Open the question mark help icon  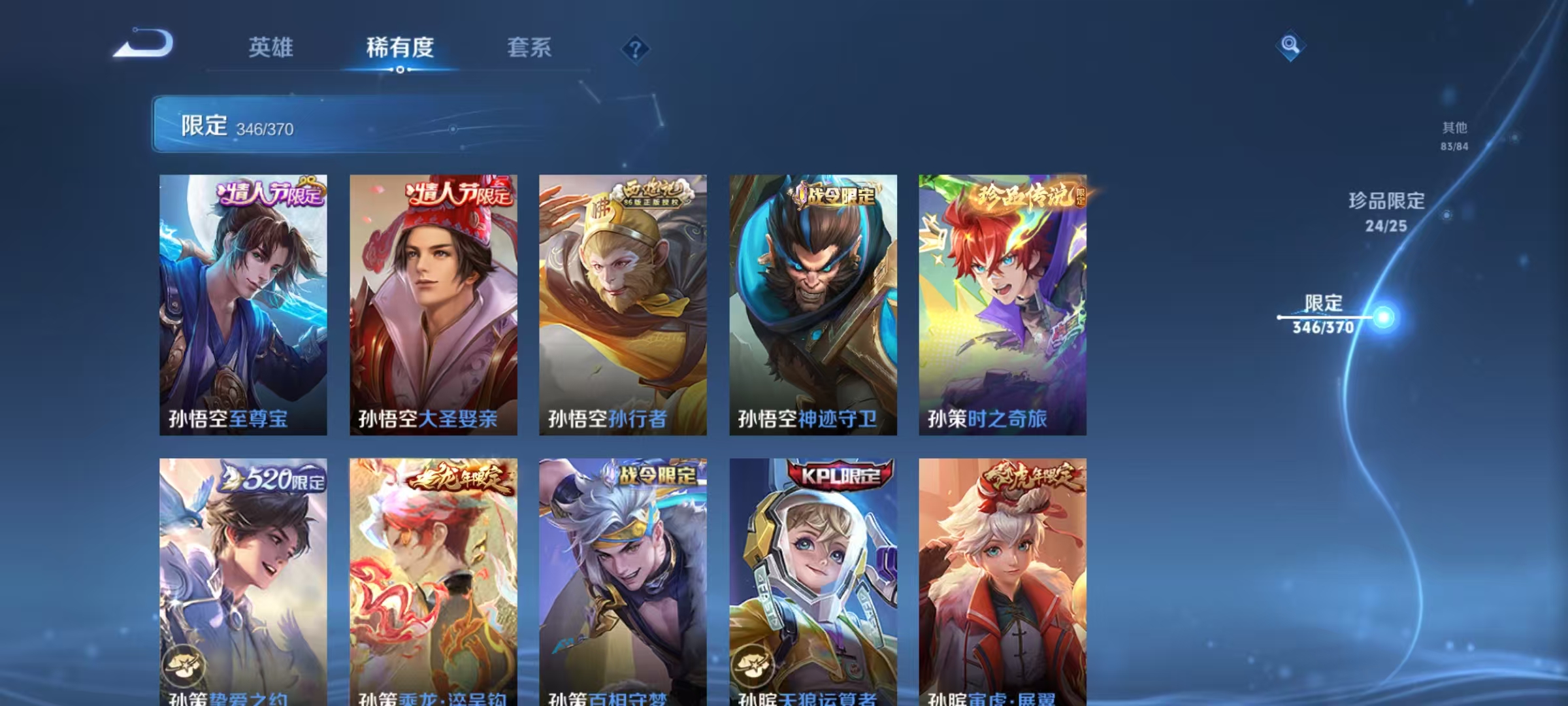[x=637, y=48]
